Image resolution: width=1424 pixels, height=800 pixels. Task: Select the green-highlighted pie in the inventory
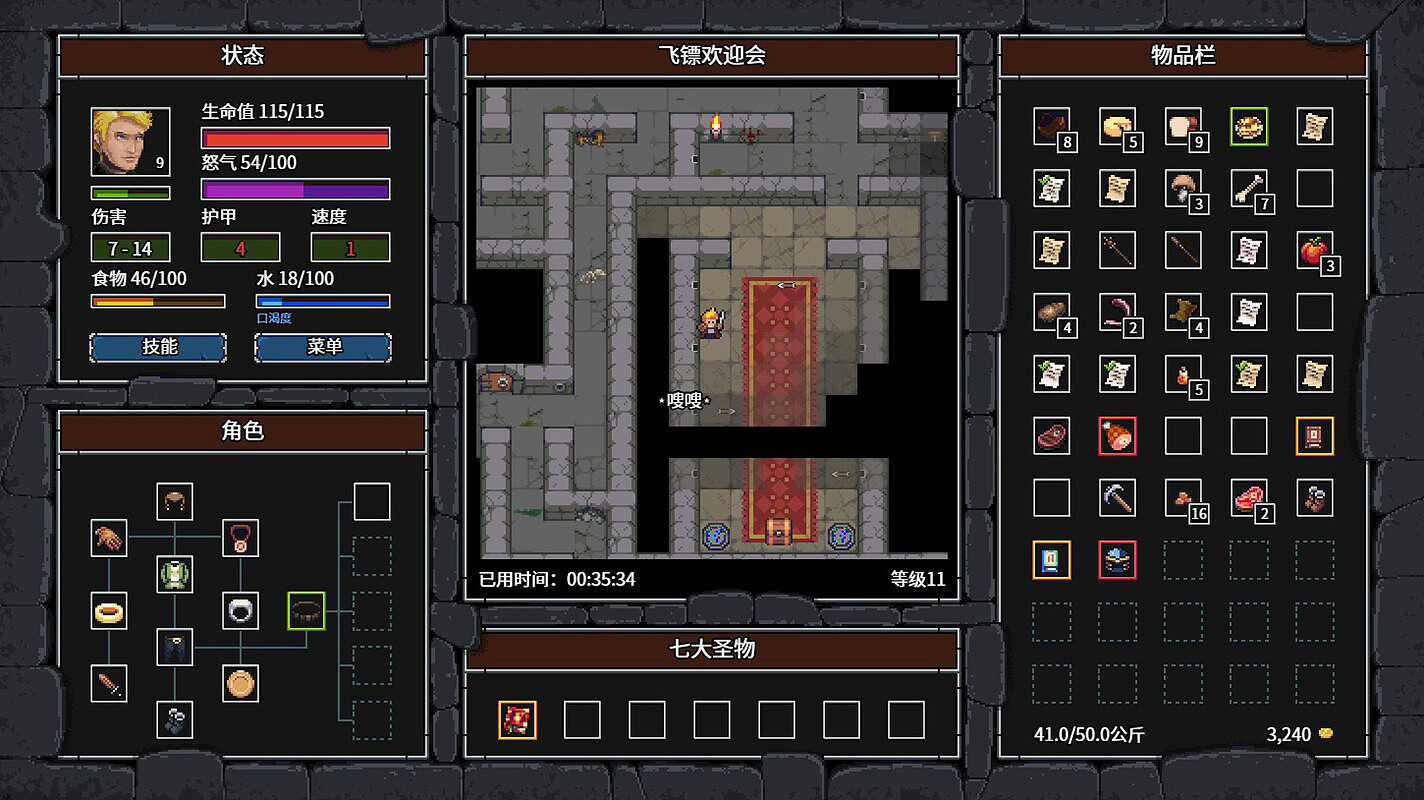1248,128
